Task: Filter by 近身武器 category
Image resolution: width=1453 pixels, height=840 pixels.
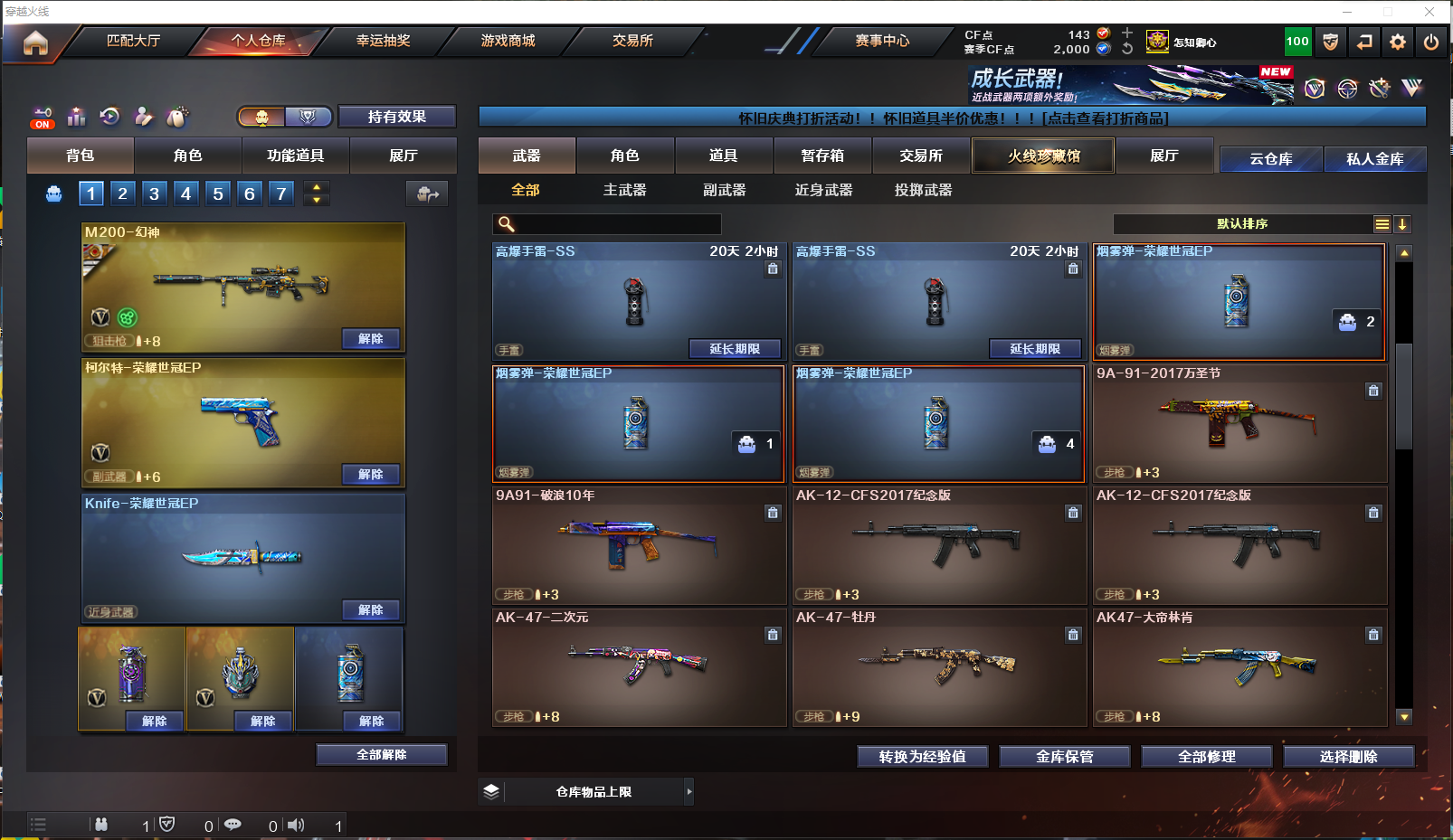Action: [x=823, y=190]
